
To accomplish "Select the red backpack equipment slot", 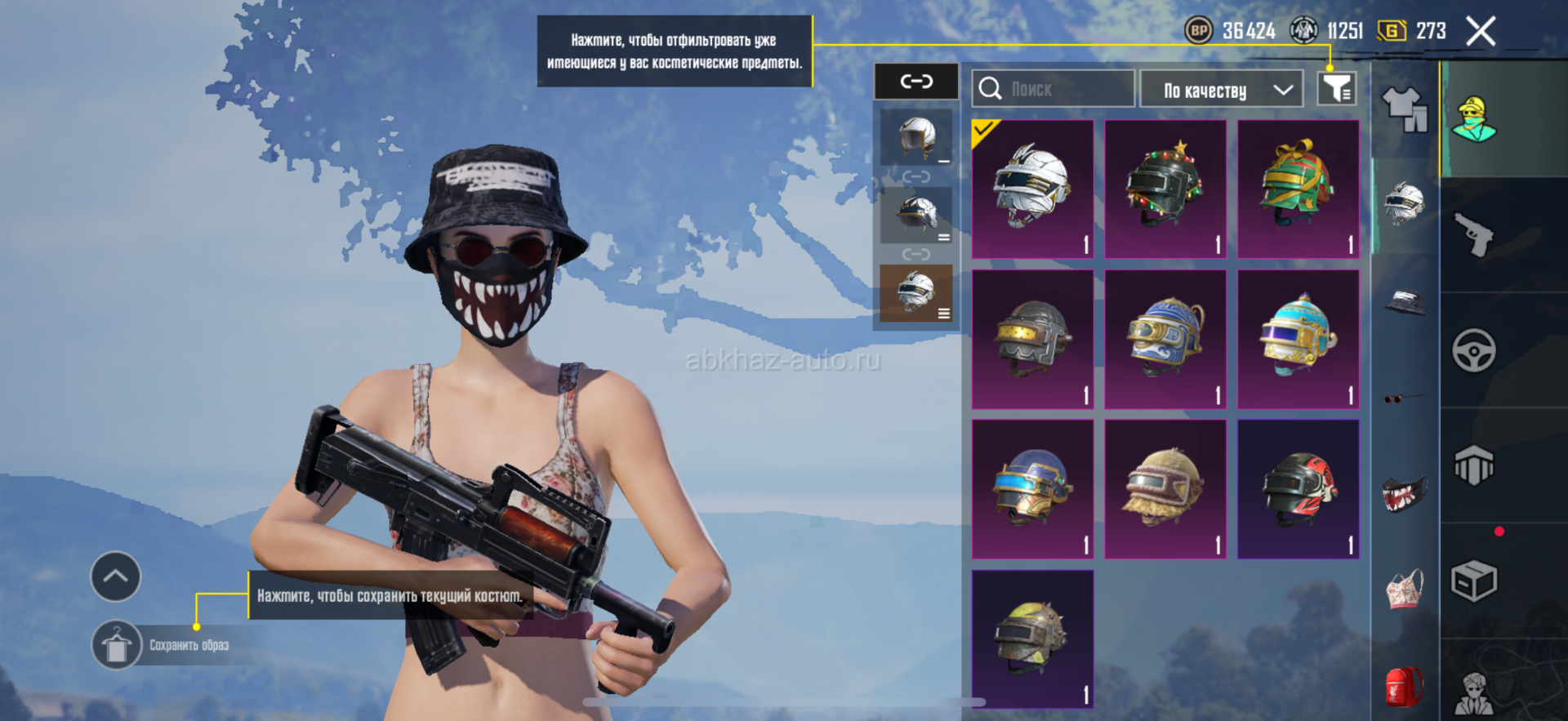I will coord(1404,686).
